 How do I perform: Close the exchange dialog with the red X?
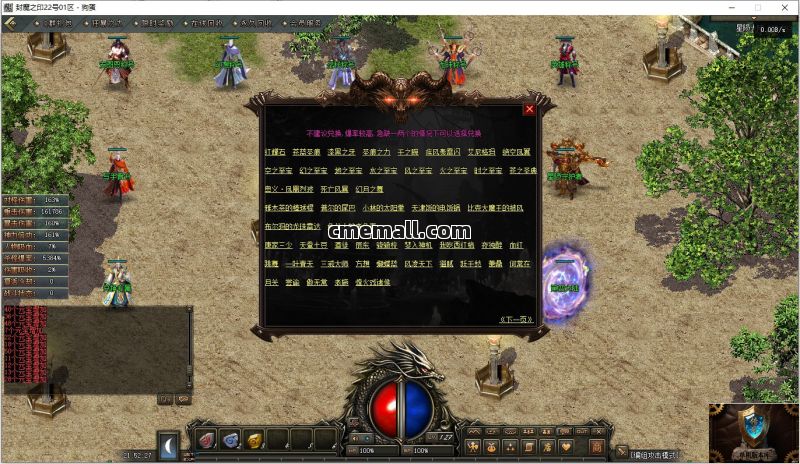[529, 109]
